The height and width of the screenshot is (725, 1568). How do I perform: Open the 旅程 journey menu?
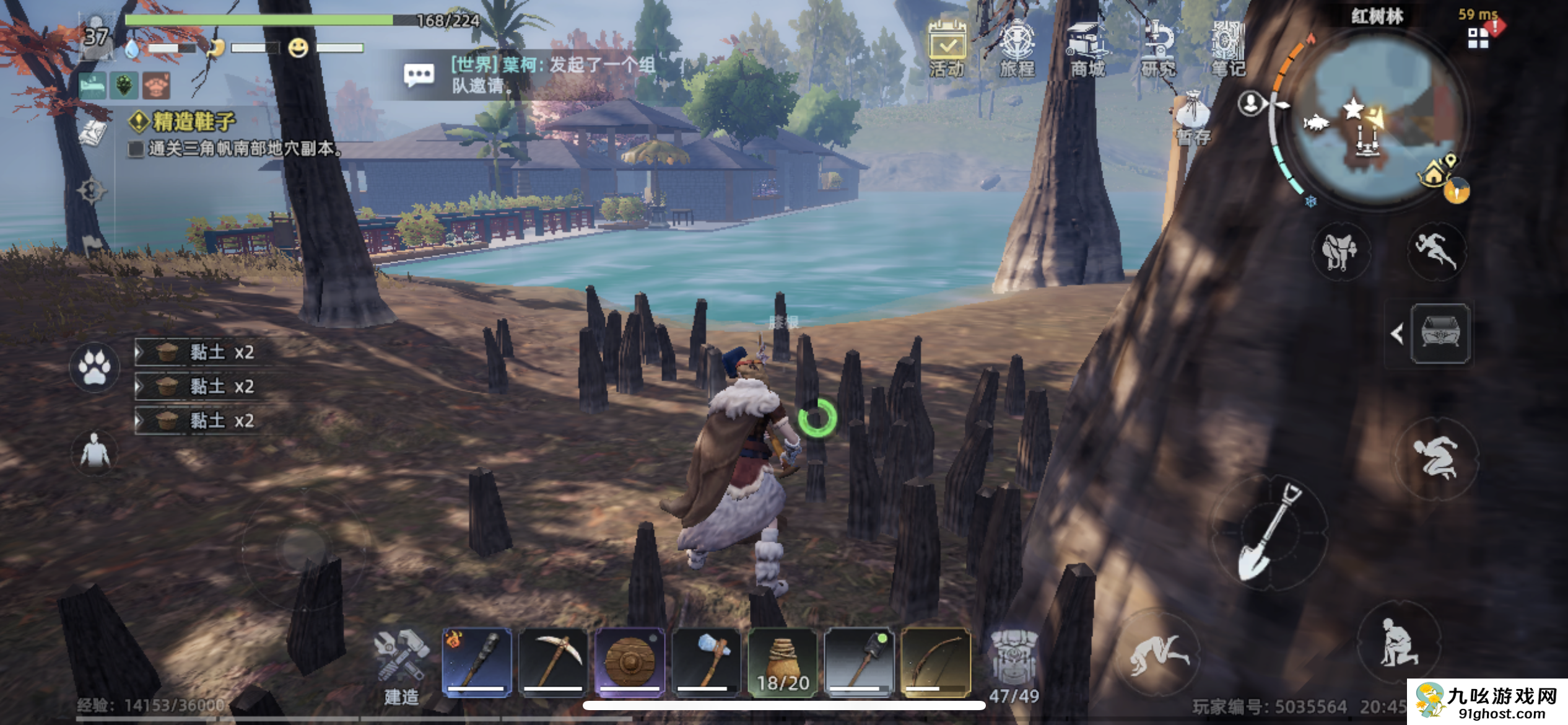click(1017, 48)
